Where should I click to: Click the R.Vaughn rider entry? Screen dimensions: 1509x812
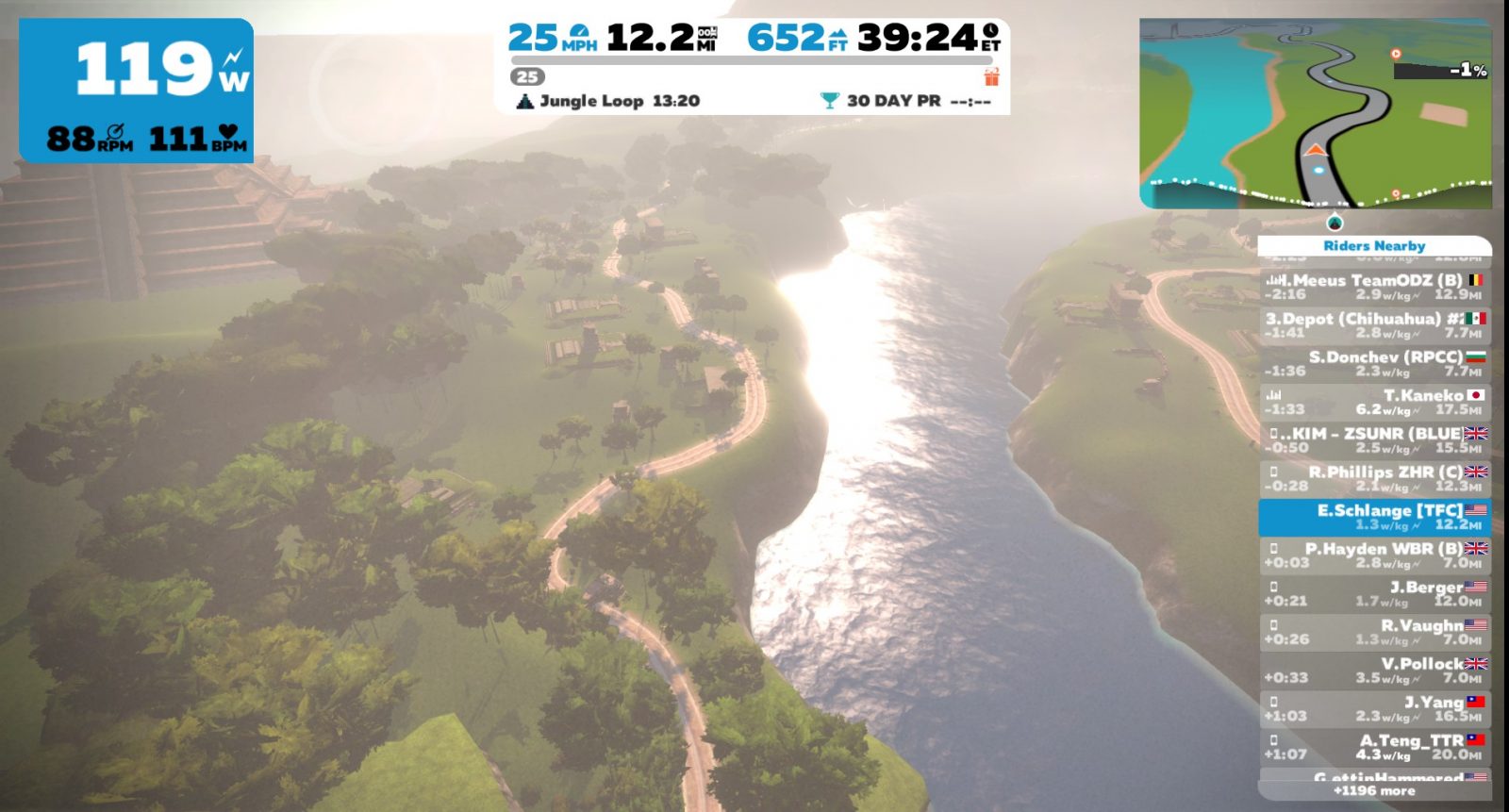pyautogui.click(x=1374, y=632)
